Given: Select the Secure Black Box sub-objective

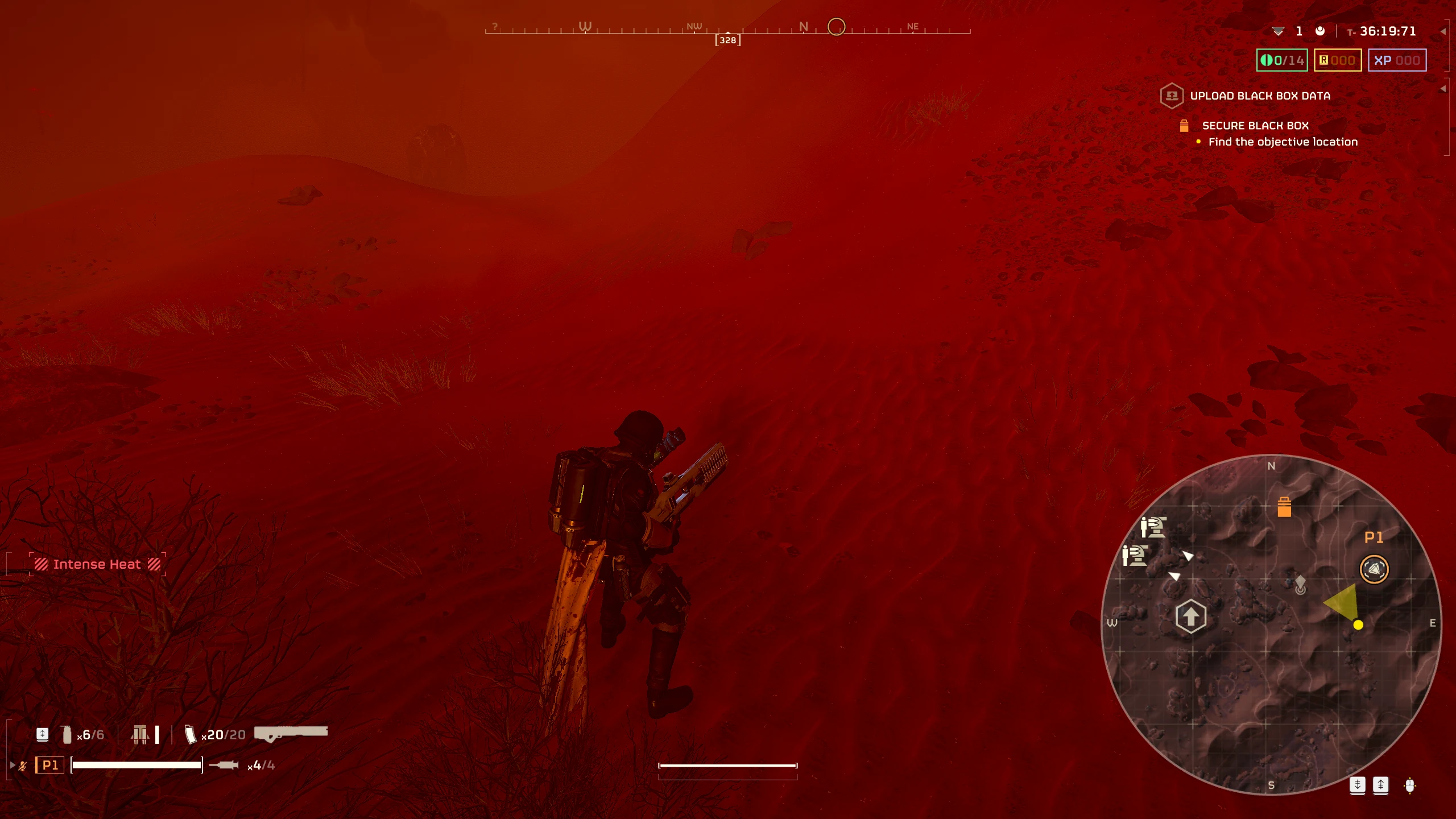Looking at the screenshot, I should [x=1255, y=126].
